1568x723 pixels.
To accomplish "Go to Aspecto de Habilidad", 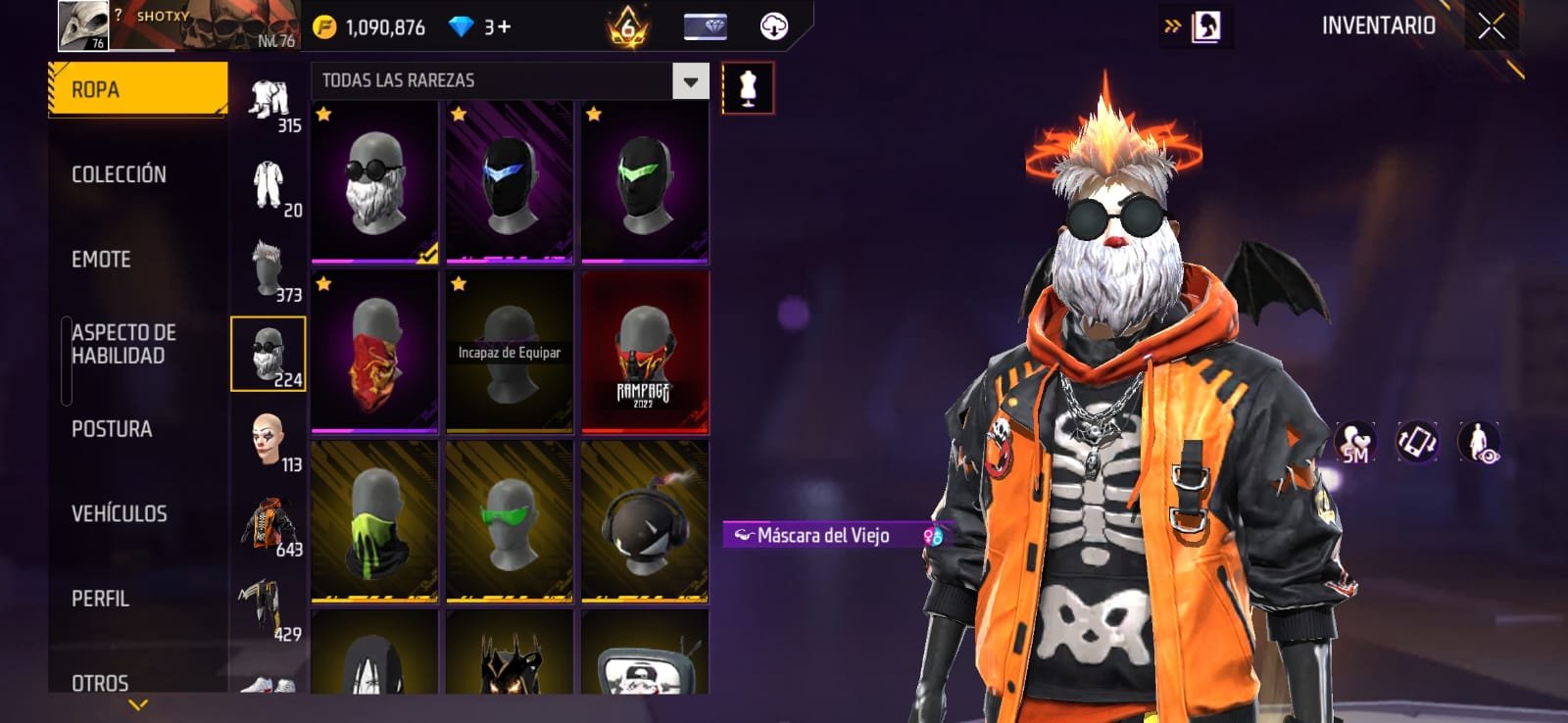I will pyautogui.click(x=123, y=344).
